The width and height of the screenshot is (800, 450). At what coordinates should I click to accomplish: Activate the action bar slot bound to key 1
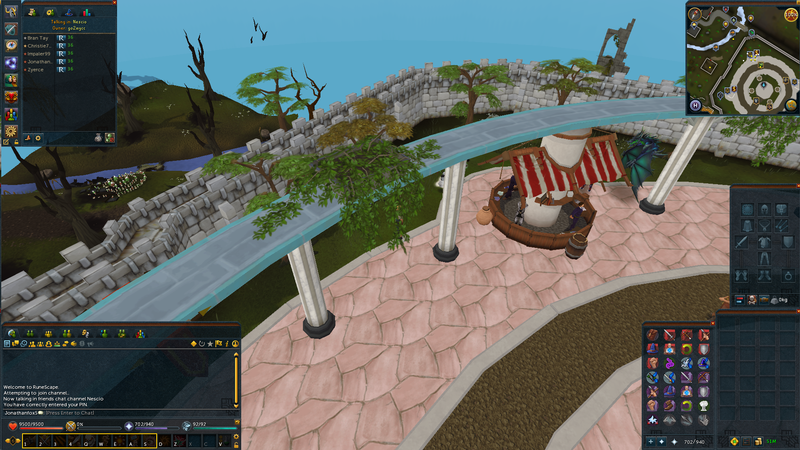29,441
